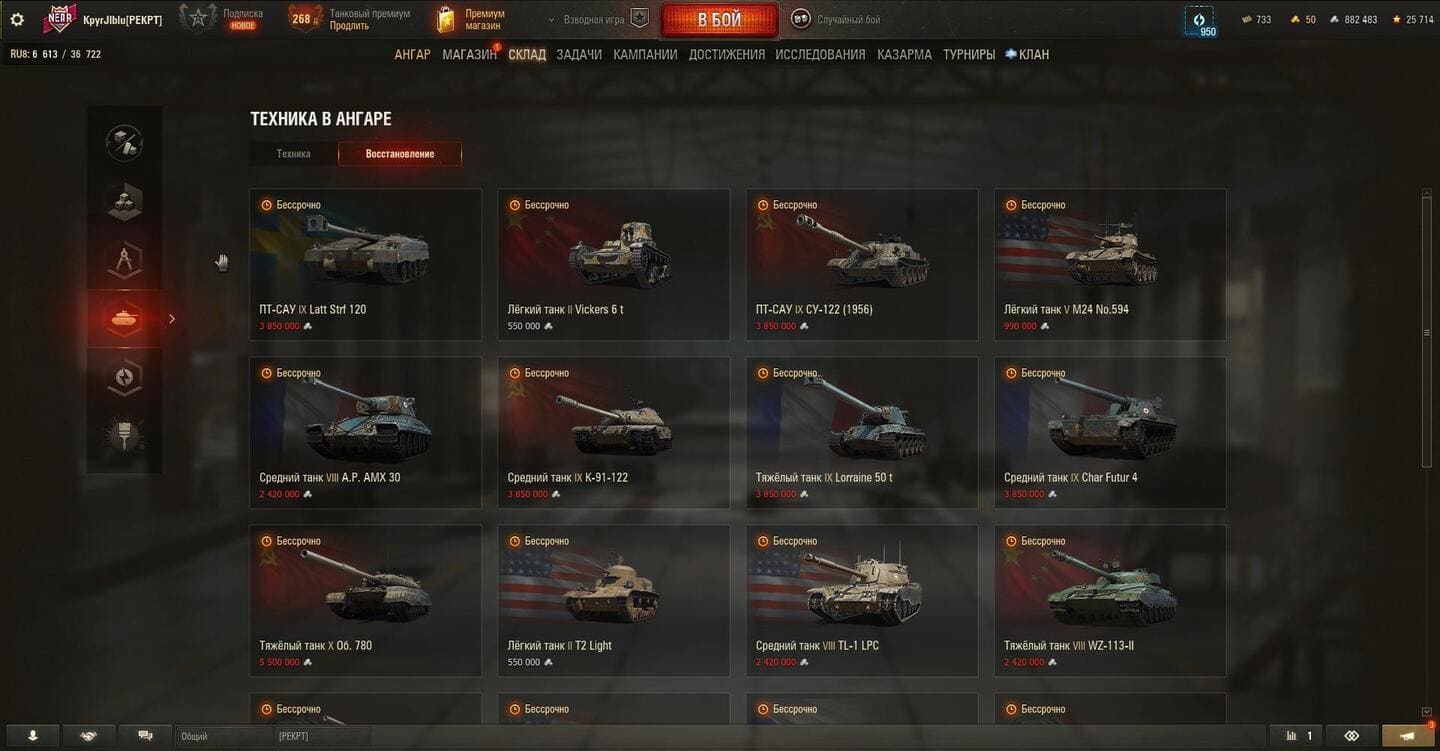
Task: Pick the Lorraine 50 t vehicle card
Action: [861, 433]
